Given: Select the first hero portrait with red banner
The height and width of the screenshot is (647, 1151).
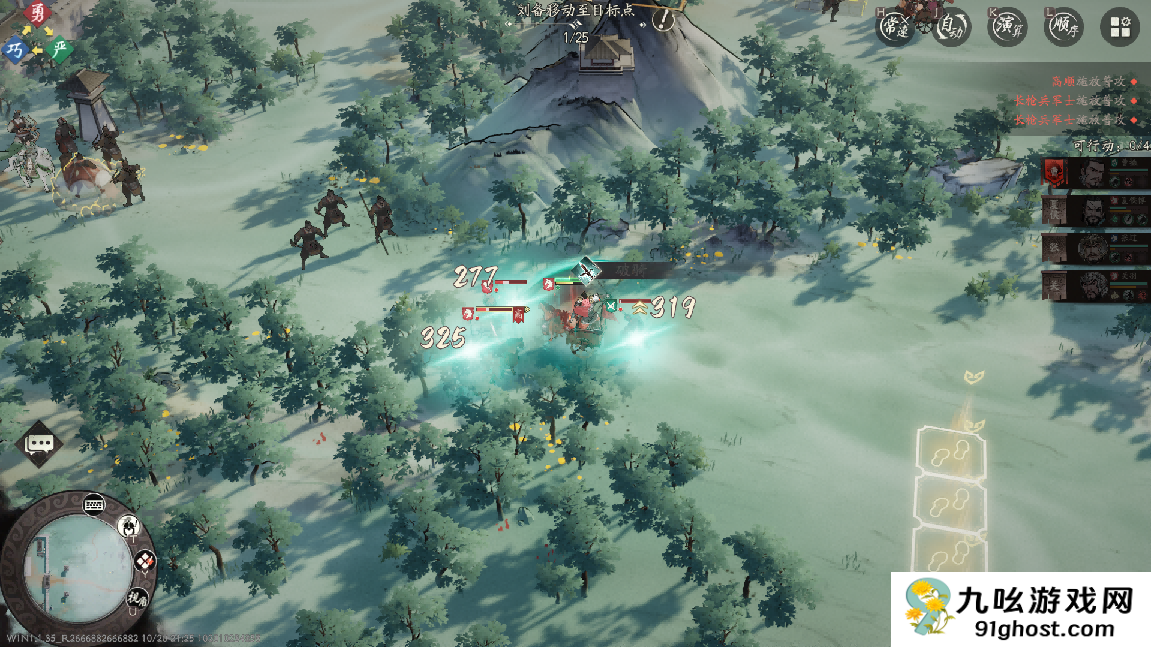Looking at the screenshot, I should (1095, 173).
